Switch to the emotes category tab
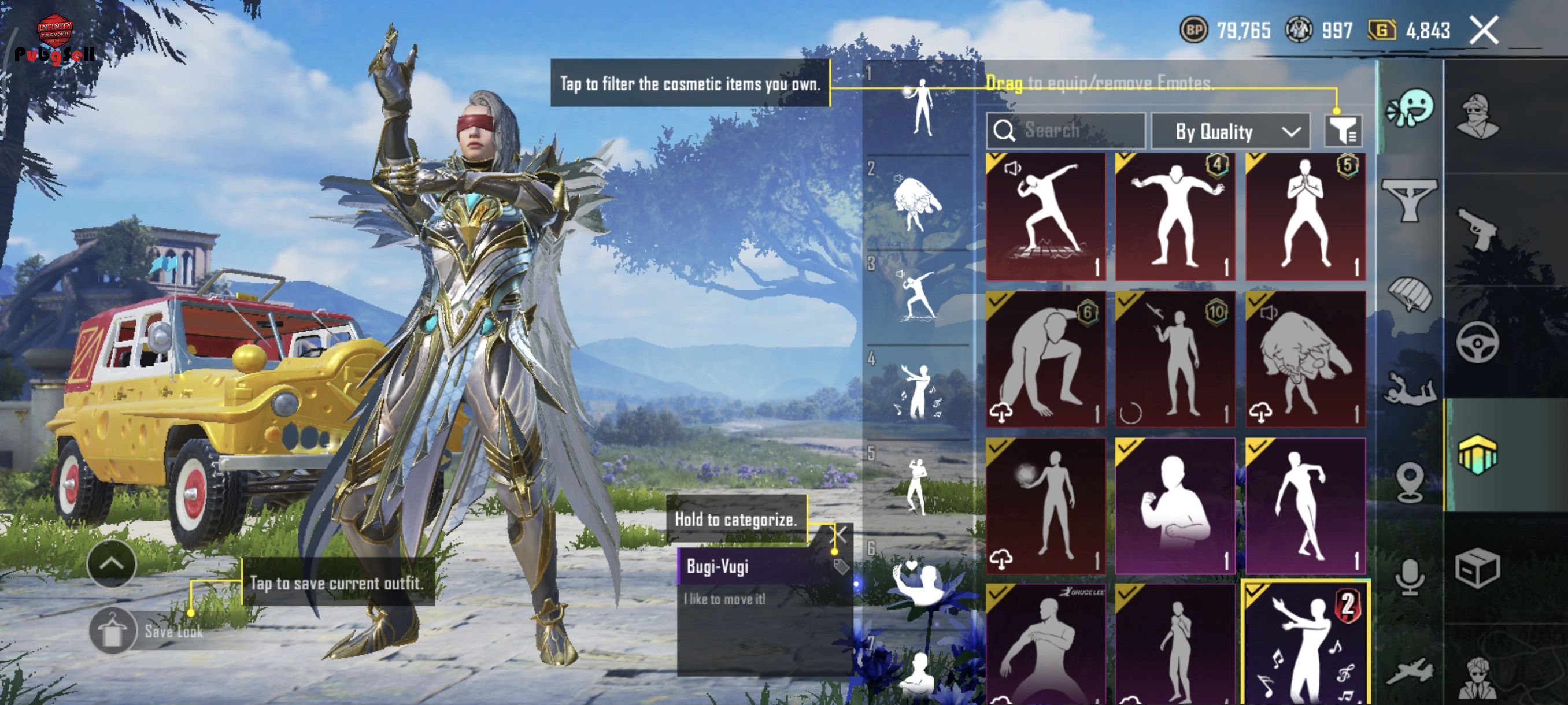This screenshot has width=1568, height=705. (1410, 108)
